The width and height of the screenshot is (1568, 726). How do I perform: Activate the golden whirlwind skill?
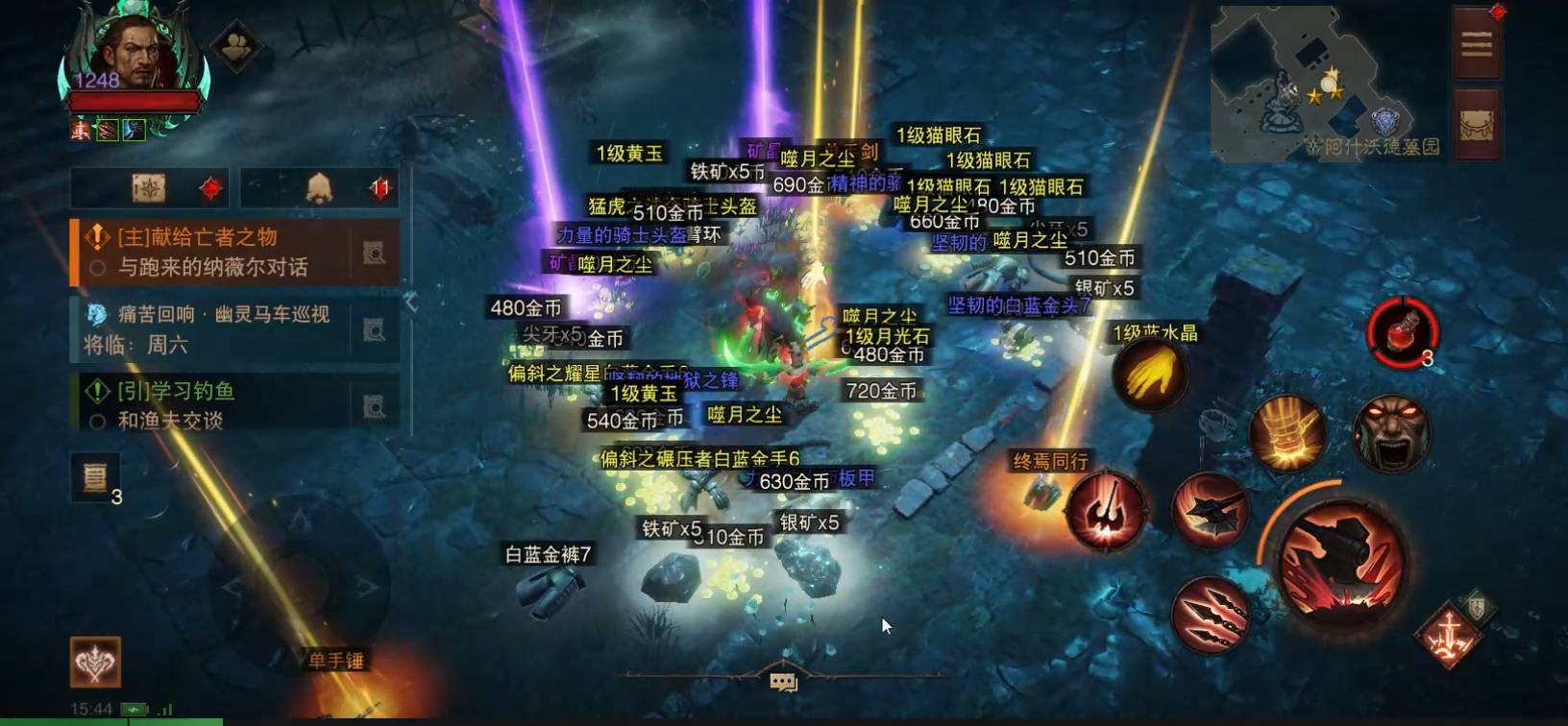tap(1287, 434)
